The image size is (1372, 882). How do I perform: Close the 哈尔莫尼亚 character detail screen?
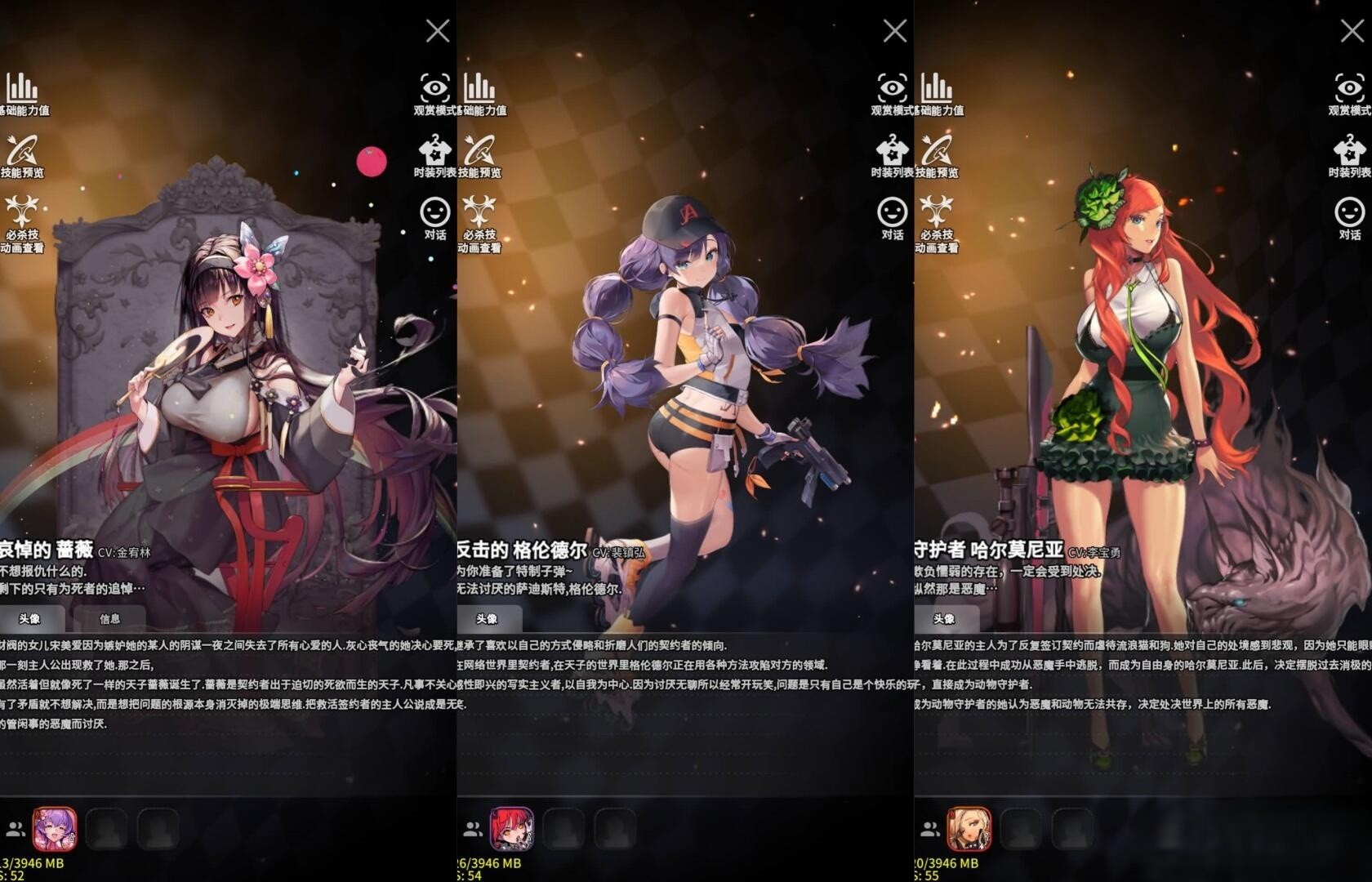pos(1352,30)
